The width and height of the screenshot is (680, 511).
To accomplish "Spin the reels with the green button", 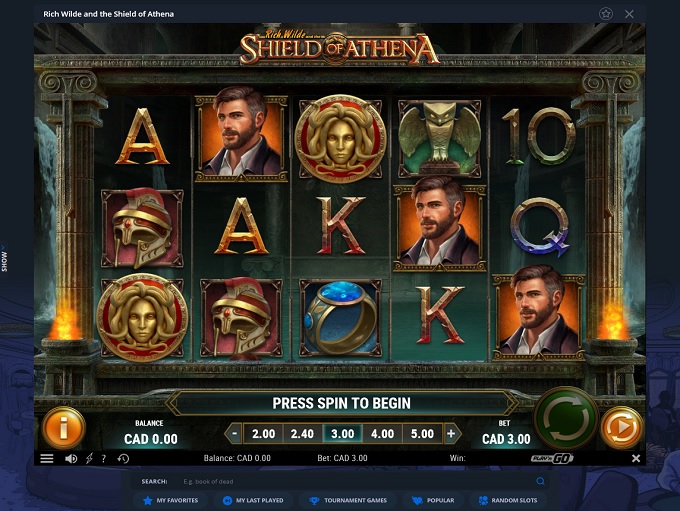I will pyautogui.click(x=566, y=417).
